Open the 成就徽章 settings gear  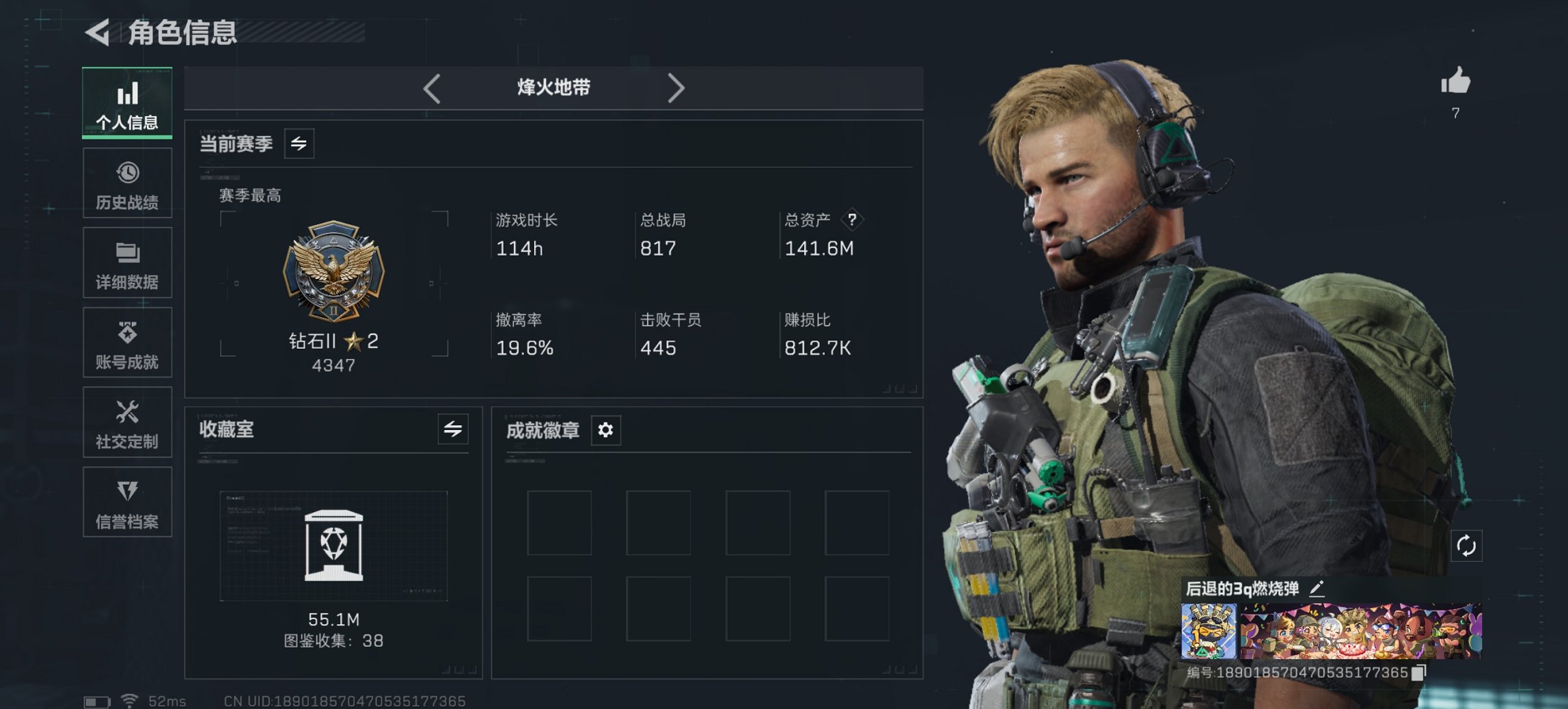tap(604, 431)
